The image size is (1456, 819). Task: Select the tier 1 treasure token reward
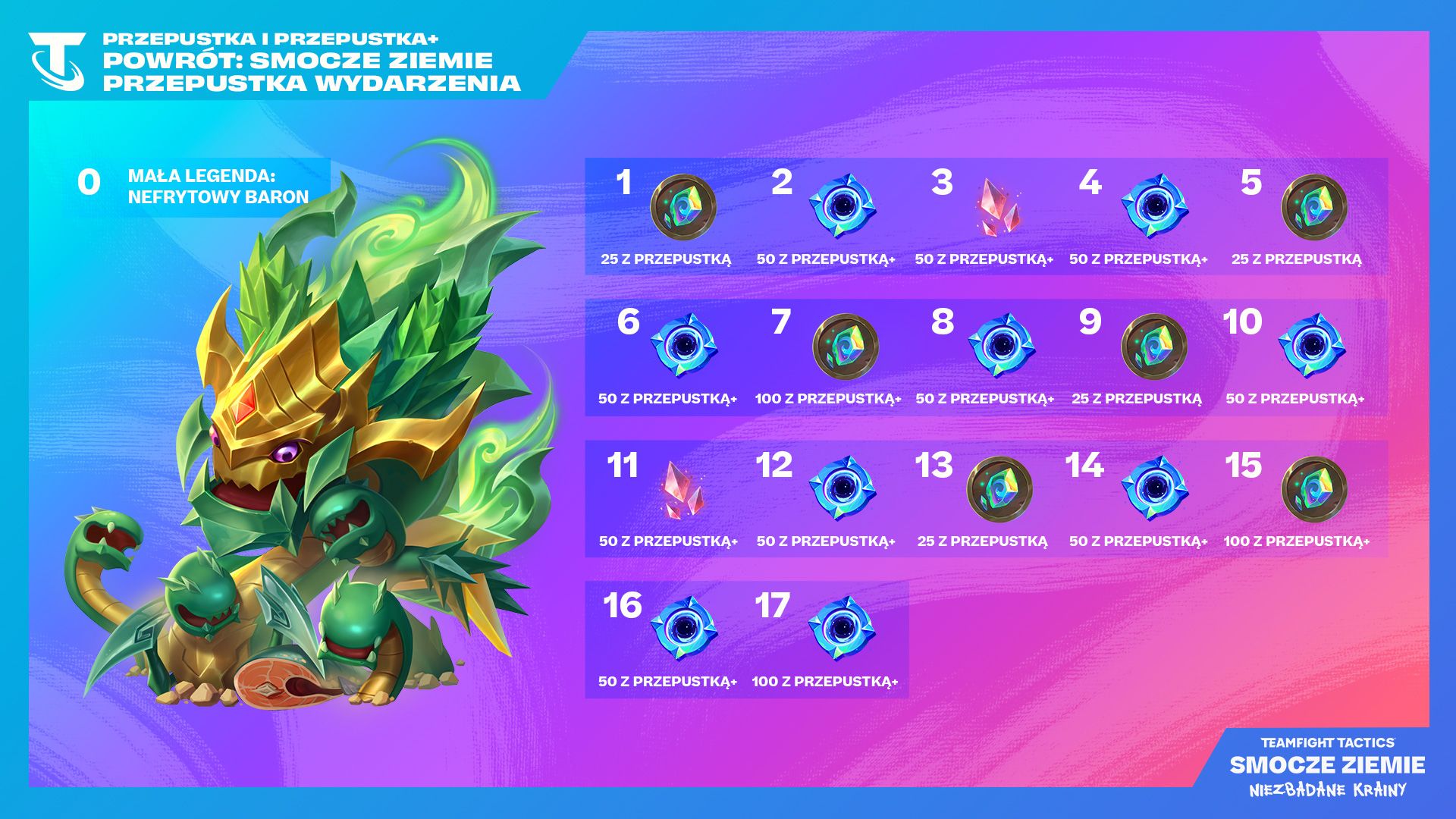coord(683,207)
